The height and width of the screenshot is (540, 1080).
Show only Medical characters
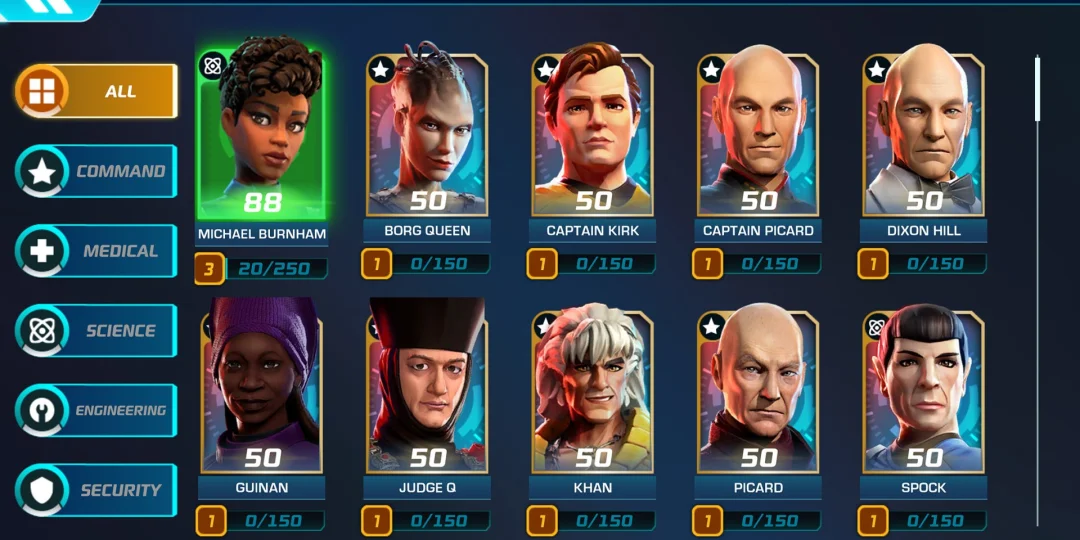click(x=96, y=251)
